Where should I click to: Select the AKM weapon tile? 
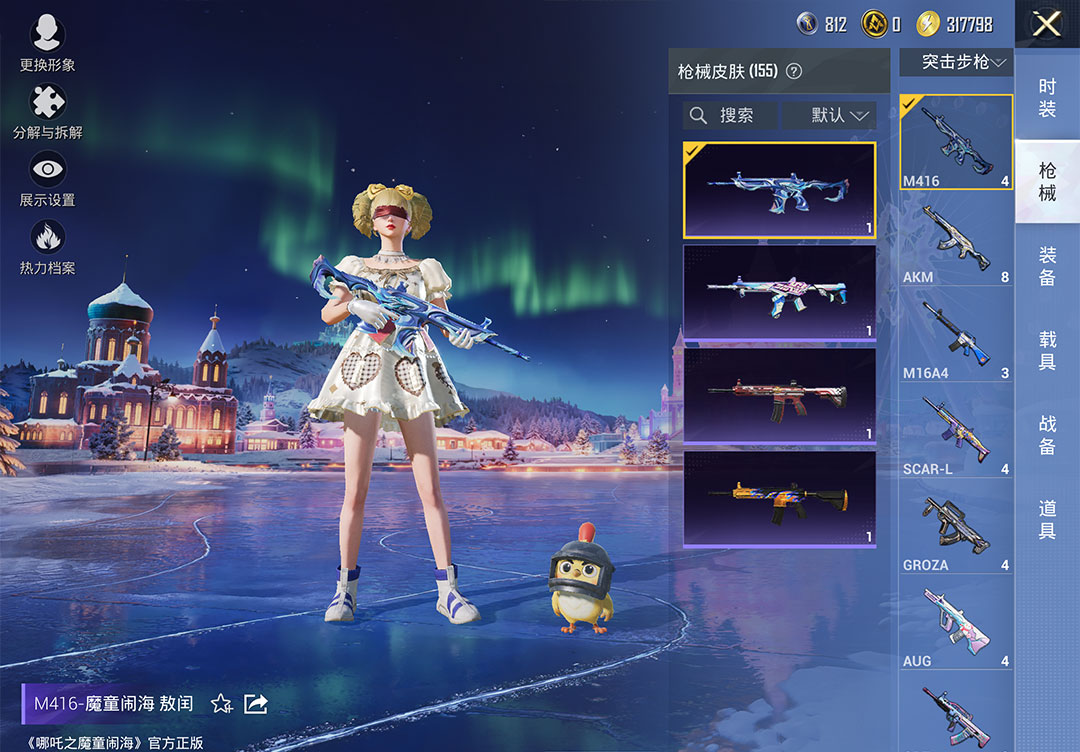click(x=955, y=243)
